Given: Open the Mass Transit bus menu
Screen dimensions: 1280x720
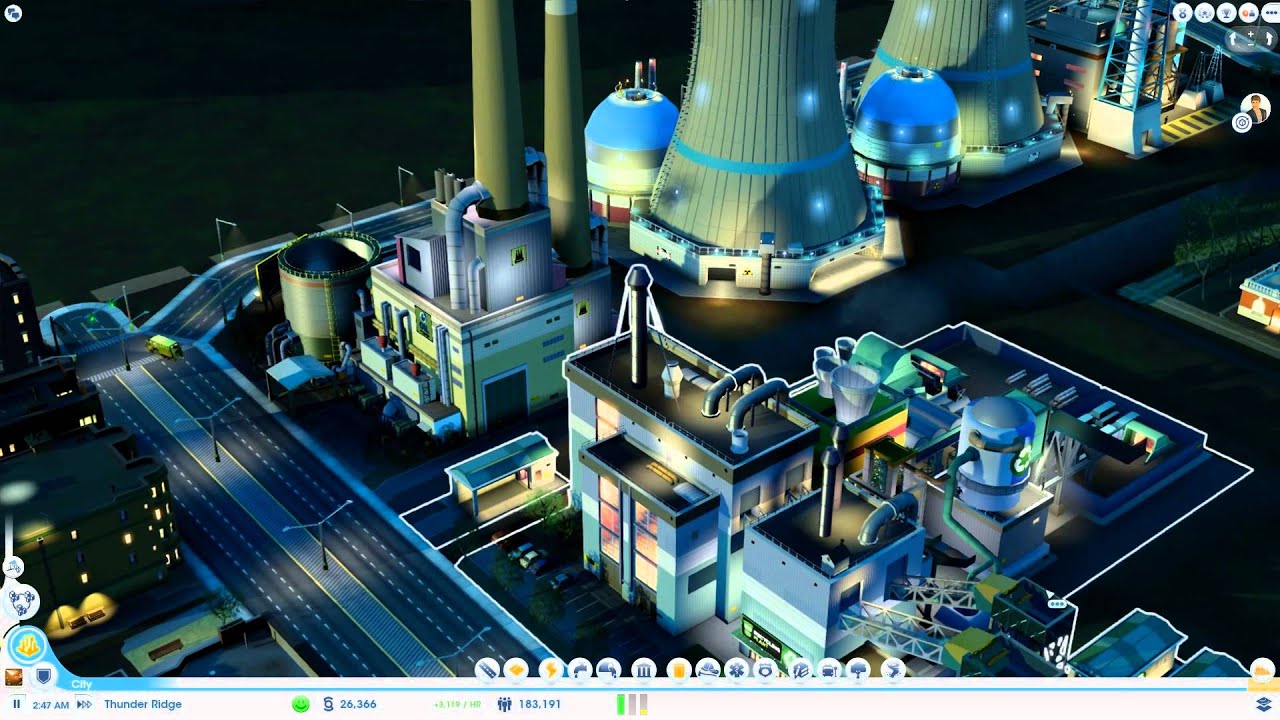Looking at the screenshot, I should [829, 669].
